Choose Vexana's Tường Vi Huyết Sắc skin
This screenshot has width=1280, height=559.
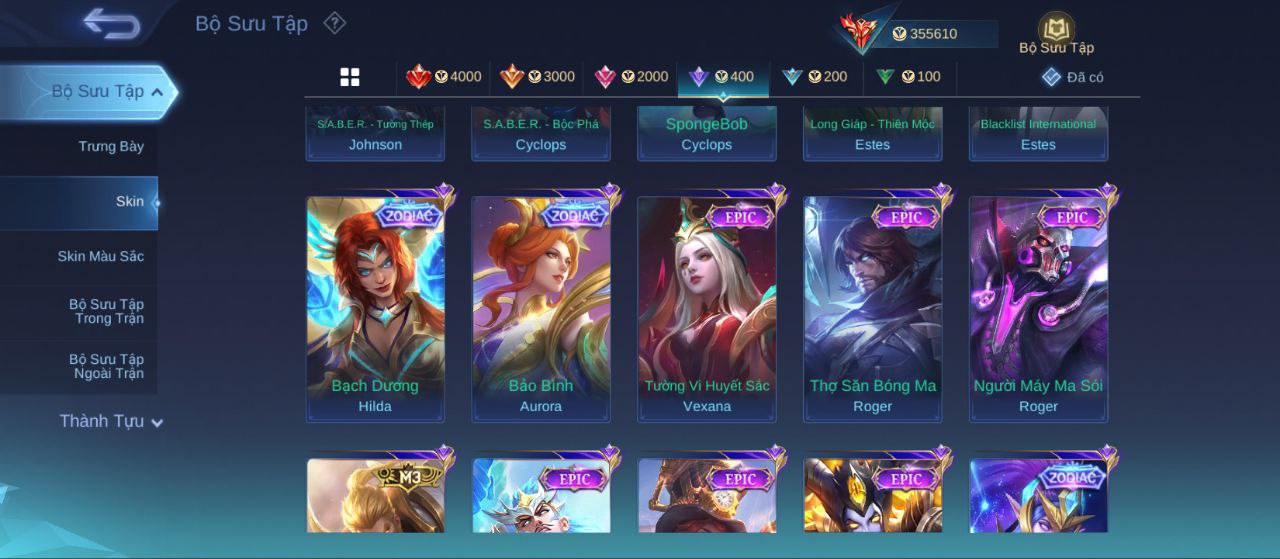point(707,308)
